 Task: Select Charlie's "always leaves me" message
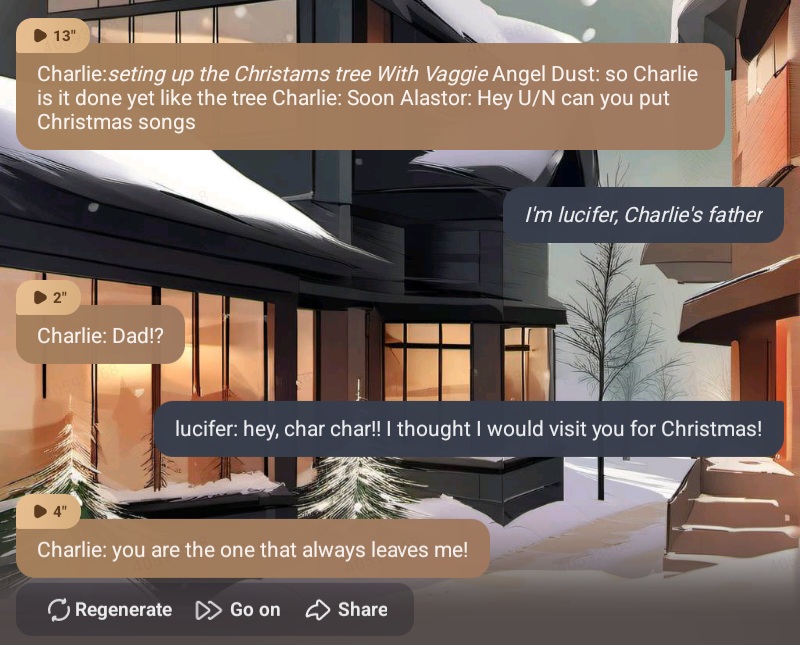[x=252, y=550]
